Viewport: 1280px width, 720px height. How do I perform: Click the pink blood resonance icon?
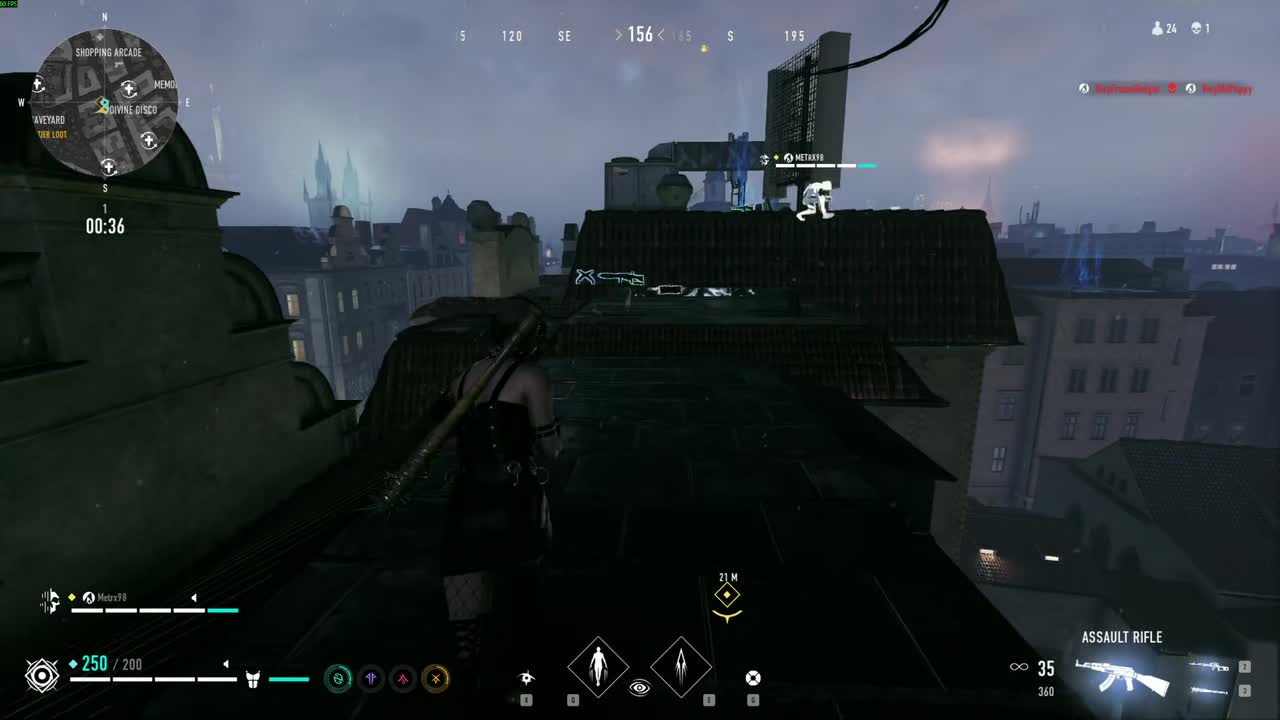(403, 679)
